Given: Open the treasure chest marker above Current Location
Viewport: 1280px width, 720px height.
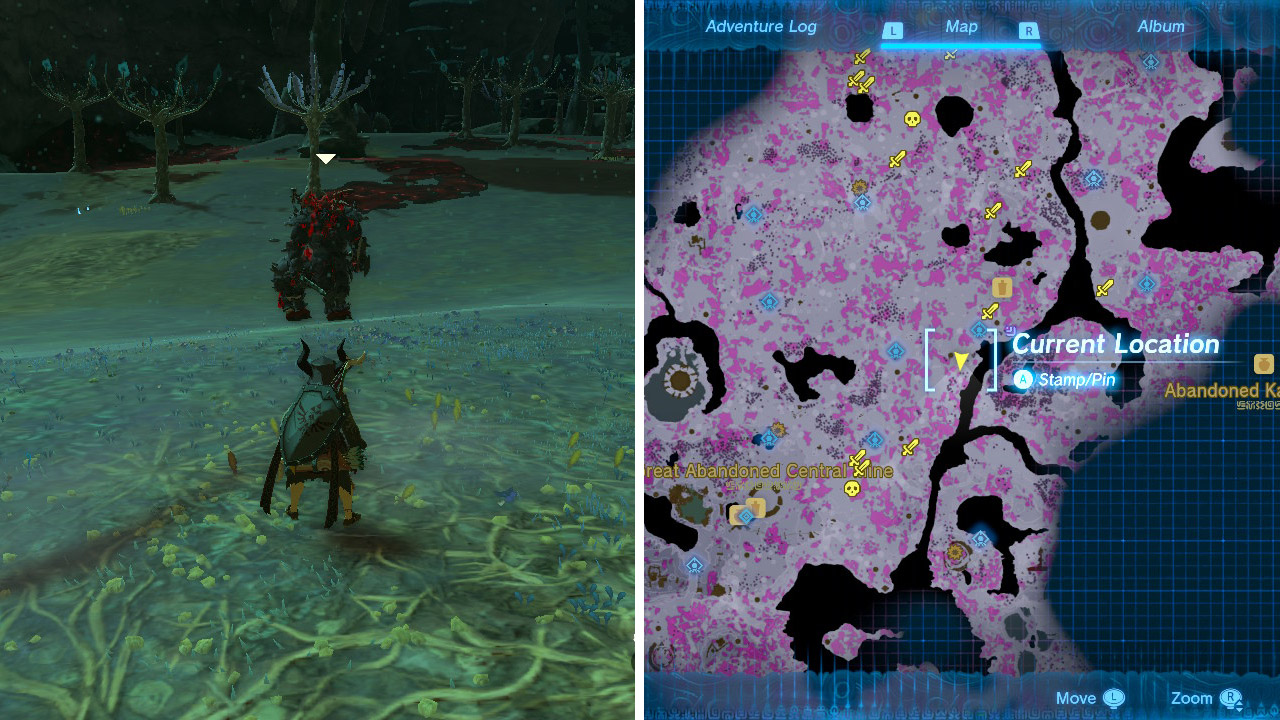Looking at the screenshot, I should pyautogui.click(x=1002, y=287).
